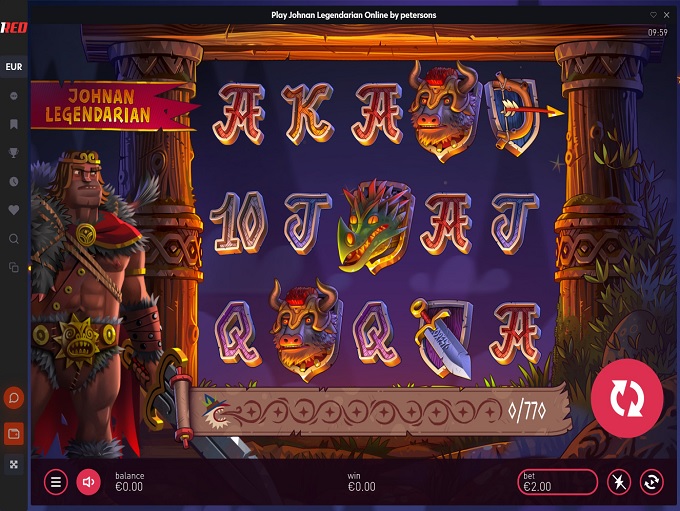The height and width of the screenshot is (511, 680).
Task: Open the autoplay spin settings
Action: click(x=652, y=483)
